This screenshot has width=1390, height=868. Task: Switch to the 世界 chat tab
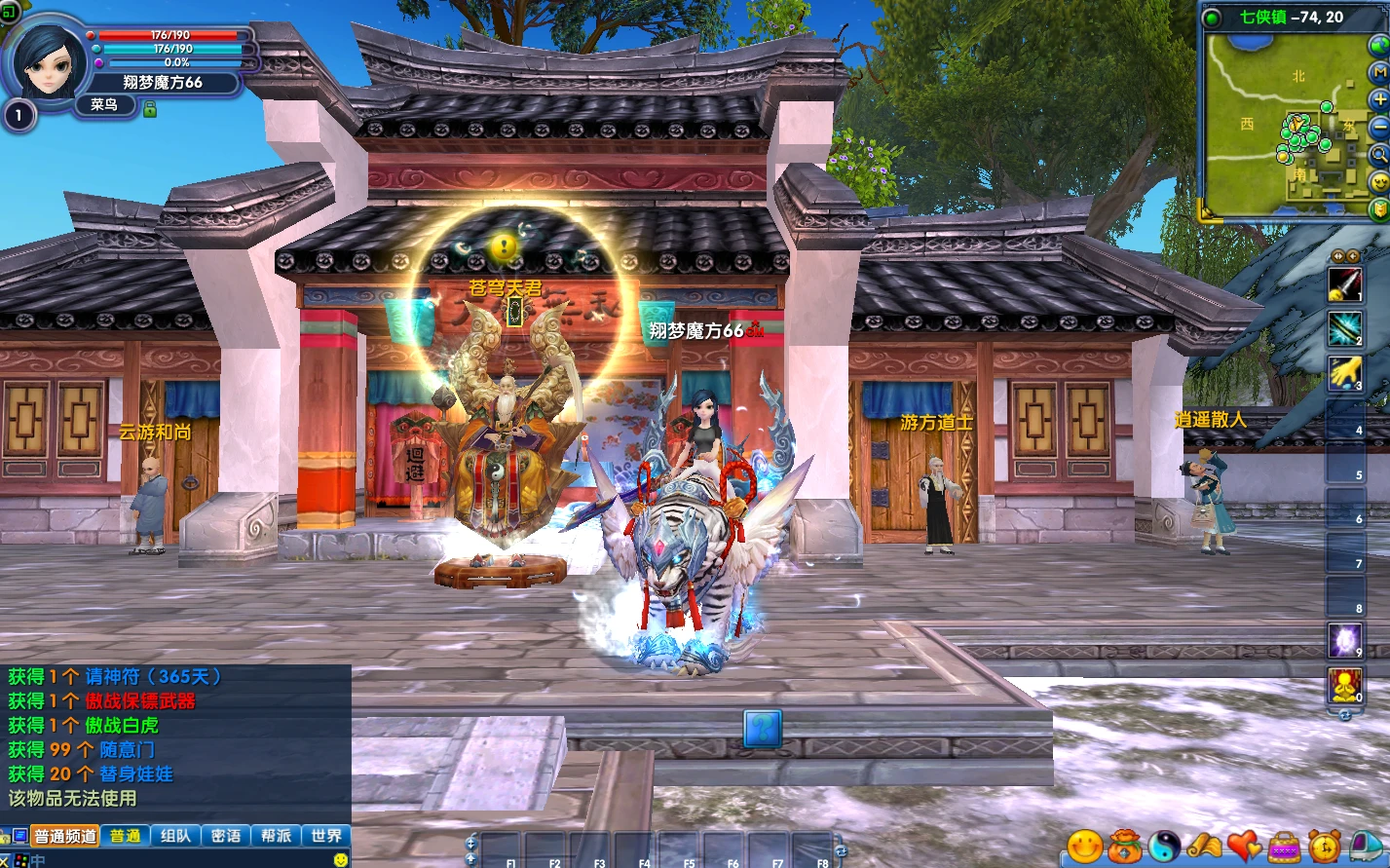click(325, 834)
